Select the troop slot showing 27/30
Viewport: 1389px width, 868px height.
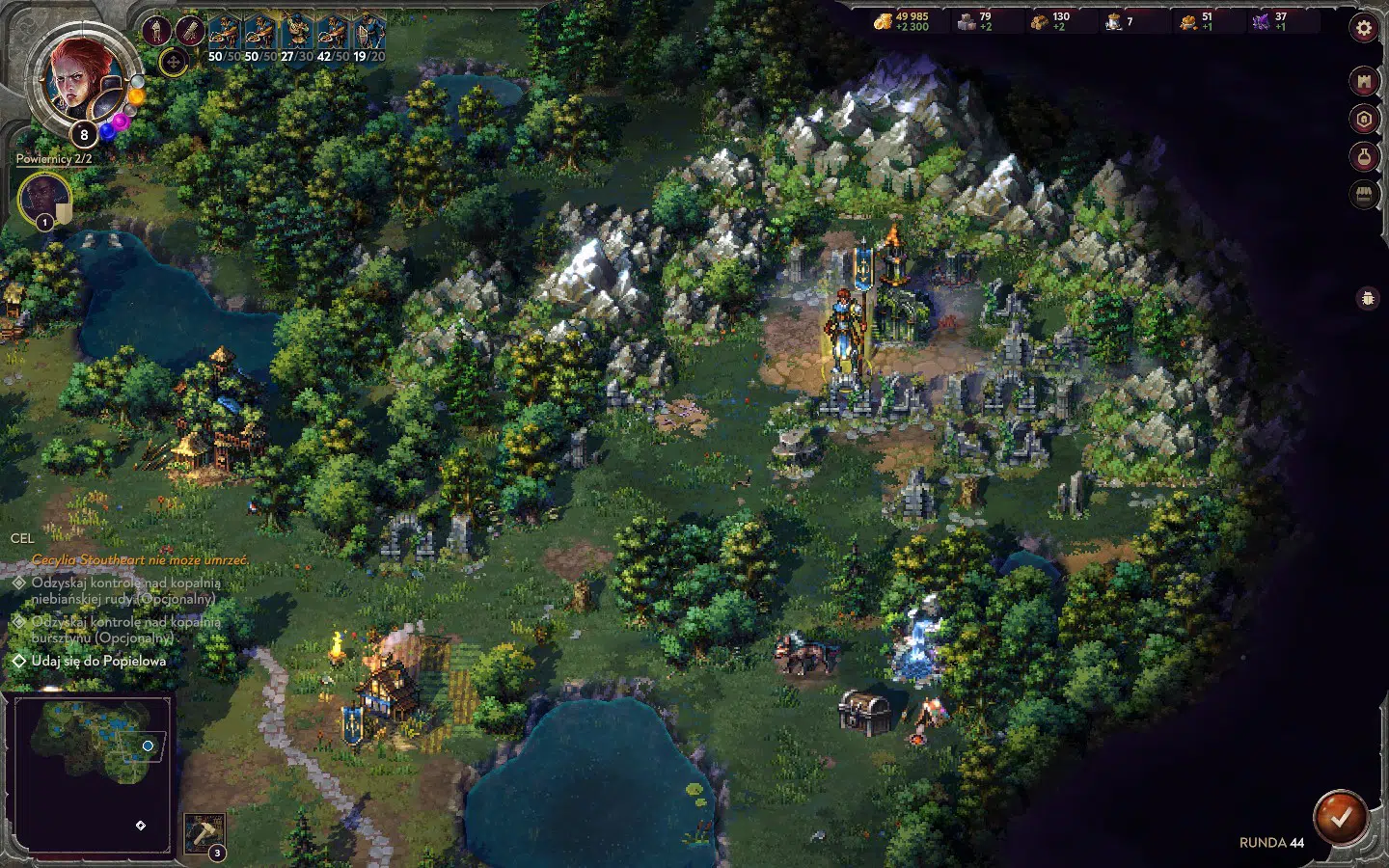click(296, 36)
